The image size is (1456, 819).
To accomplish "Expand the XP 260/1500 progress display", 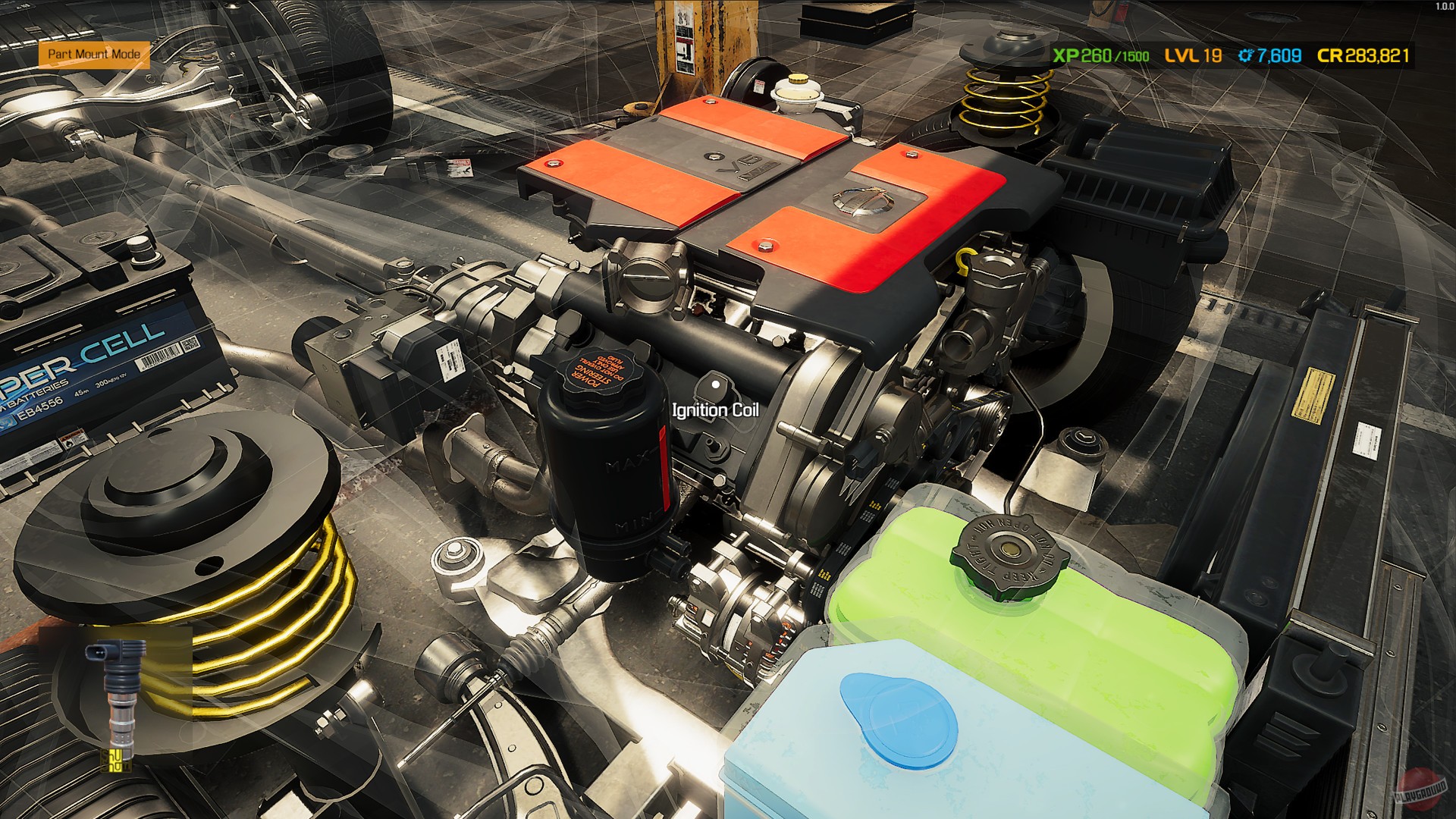I will tap(1100, 55).
